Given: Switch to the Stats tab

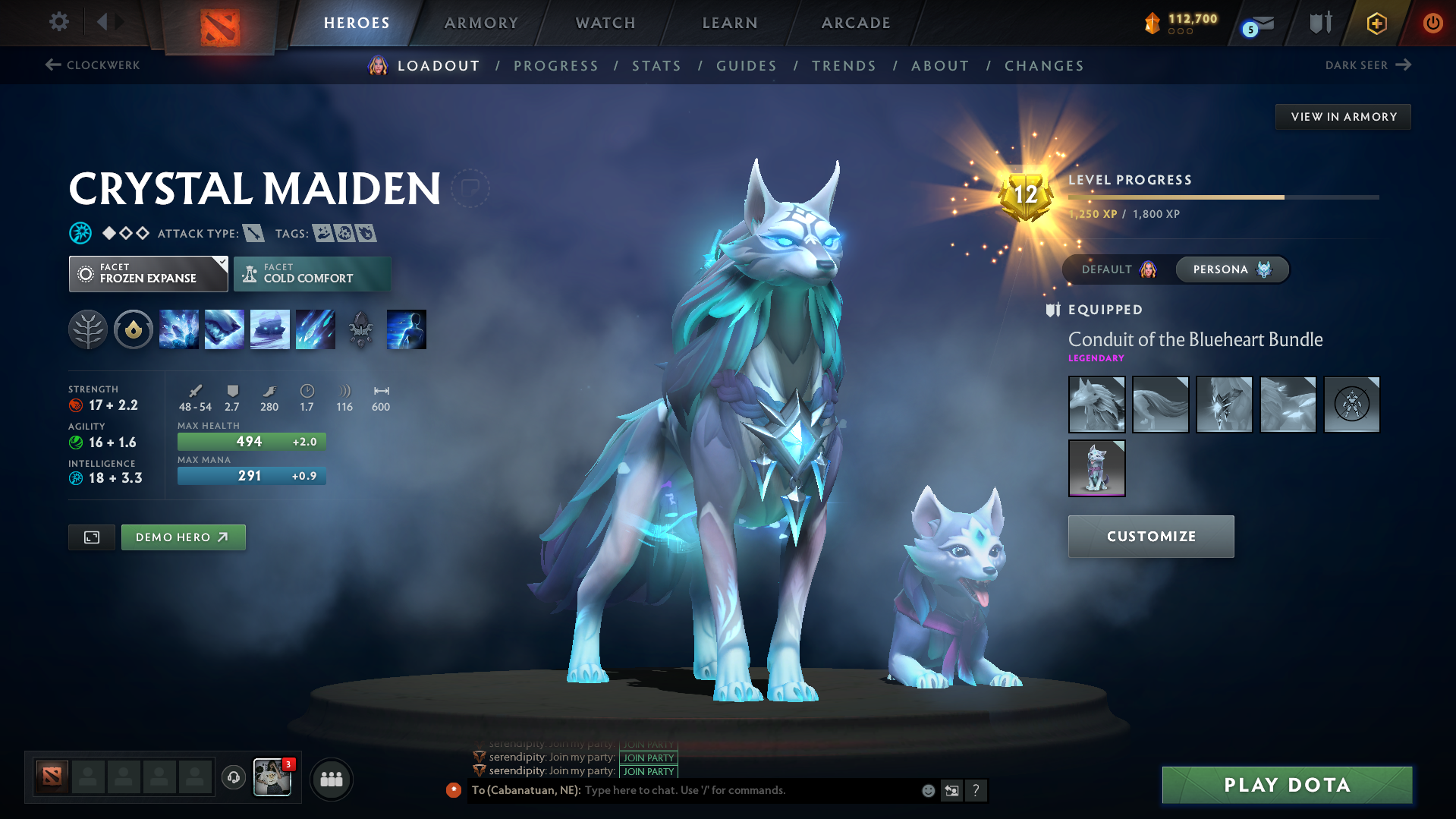Looking at the screenshot, I should click(656, 66).
